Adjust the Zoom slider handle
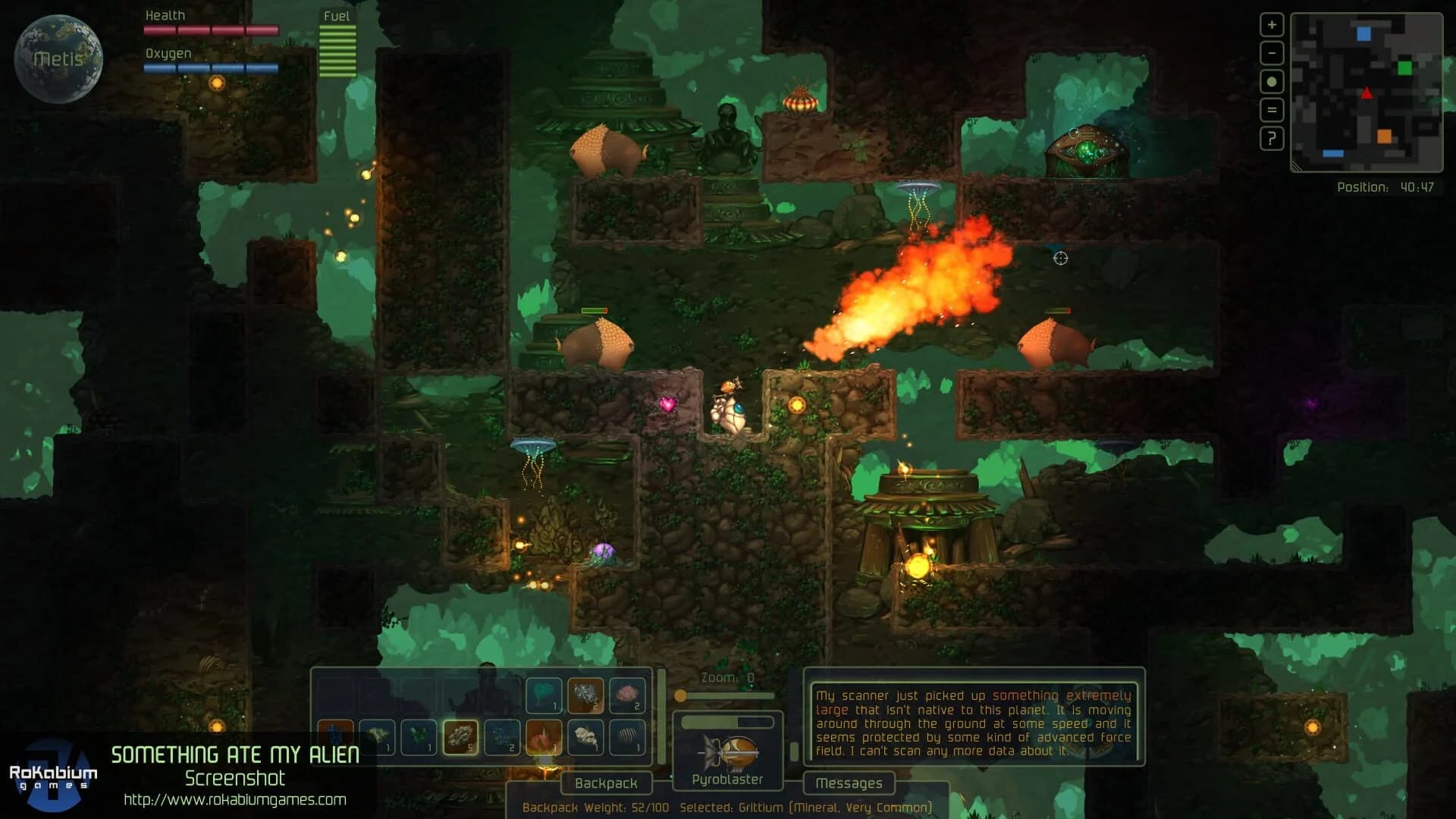 tap(681, 695)
